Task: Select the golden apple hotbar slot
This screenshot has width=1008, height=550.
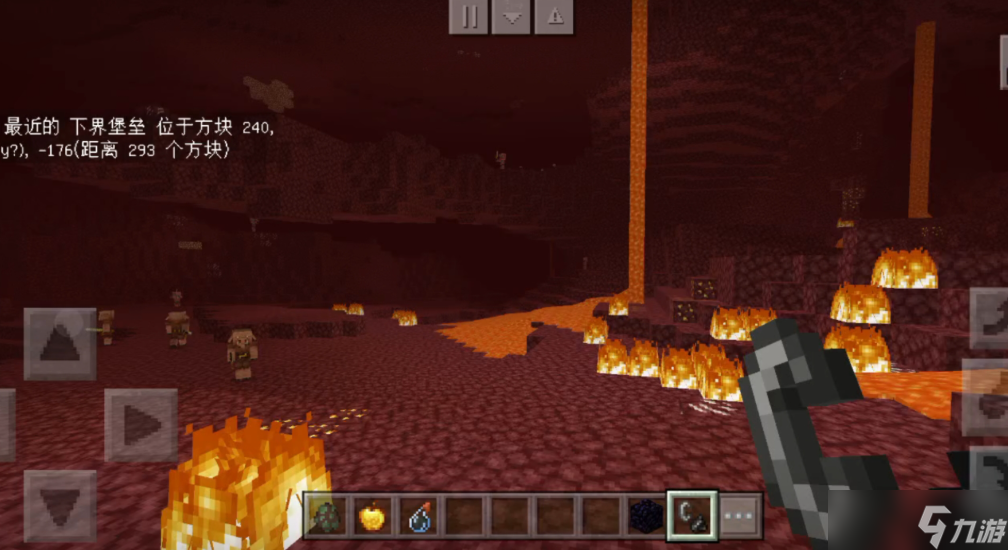Action: (x=371, y=516)
